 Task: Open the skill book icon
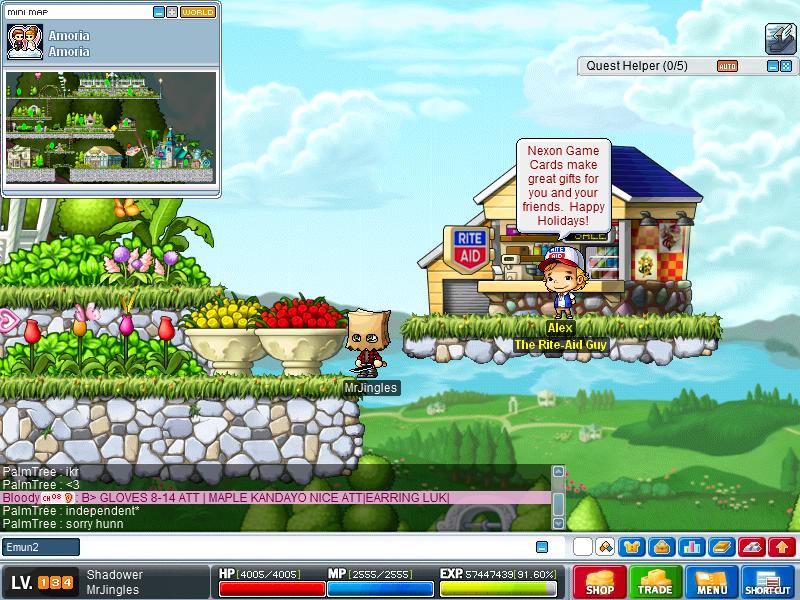(x=721, y=547)
